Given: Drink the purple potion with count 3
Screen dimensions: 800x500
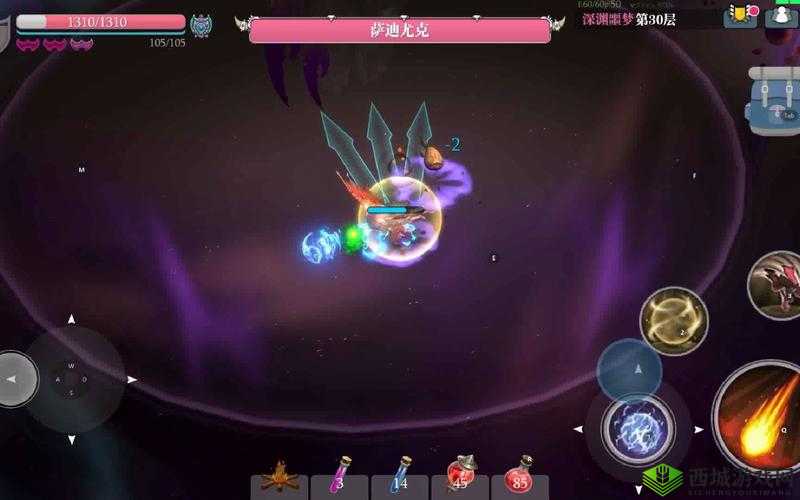Looking at the screenshot, I should [339, 476].
